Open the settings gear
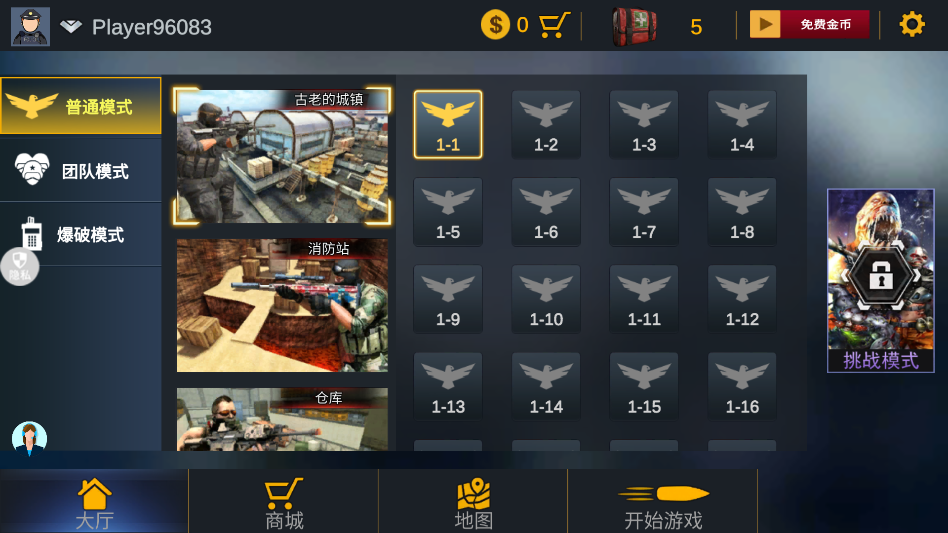Viewport: 948px width, 533px height. [912, 25]
